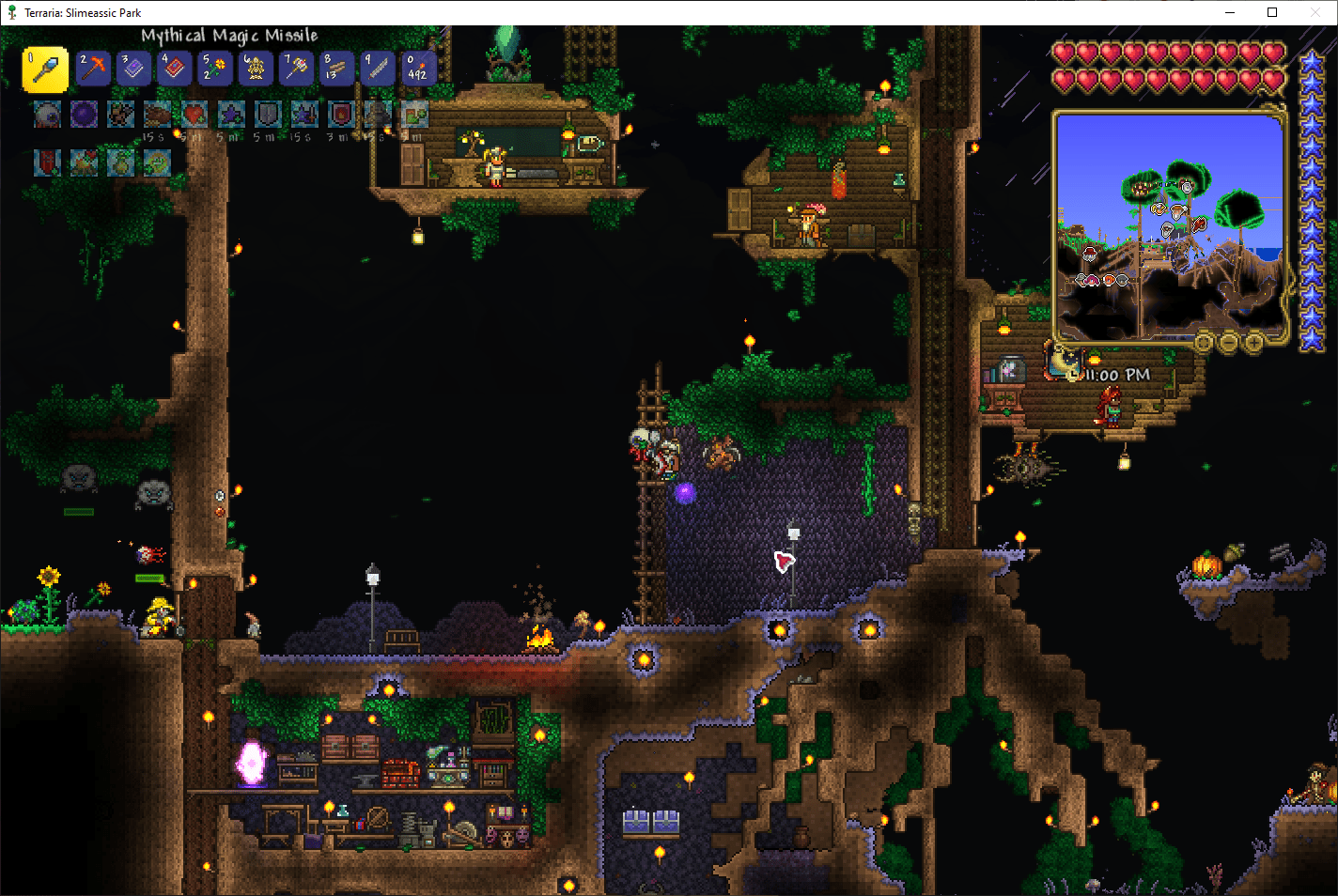The height and width of the screenshot is (896, 1338).
Task: Cancel the Cozy Fire campfire buff icon
Action: pos(84,161)
